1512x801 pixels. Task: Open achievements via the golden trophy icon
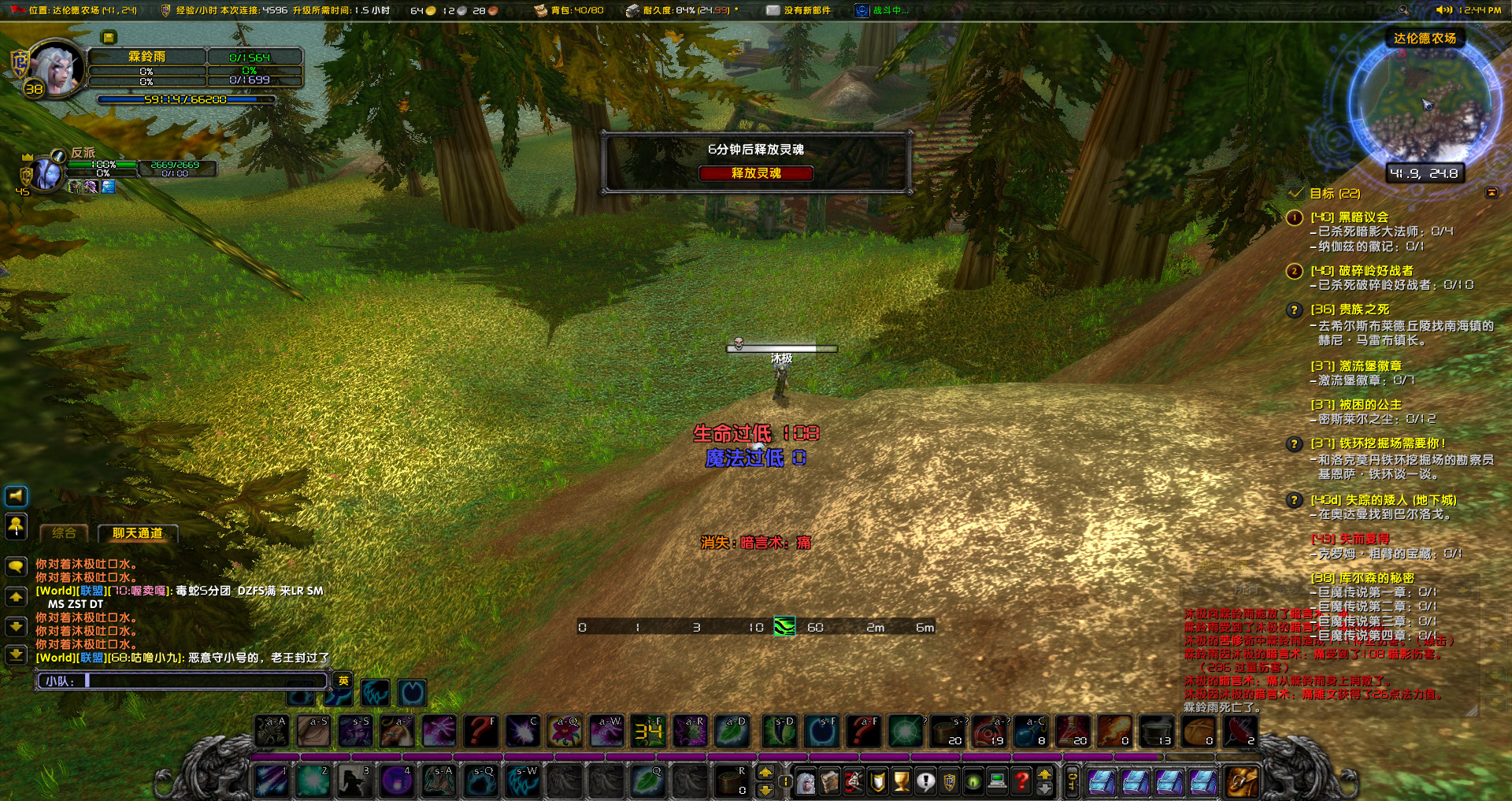[x=901, y=784]
